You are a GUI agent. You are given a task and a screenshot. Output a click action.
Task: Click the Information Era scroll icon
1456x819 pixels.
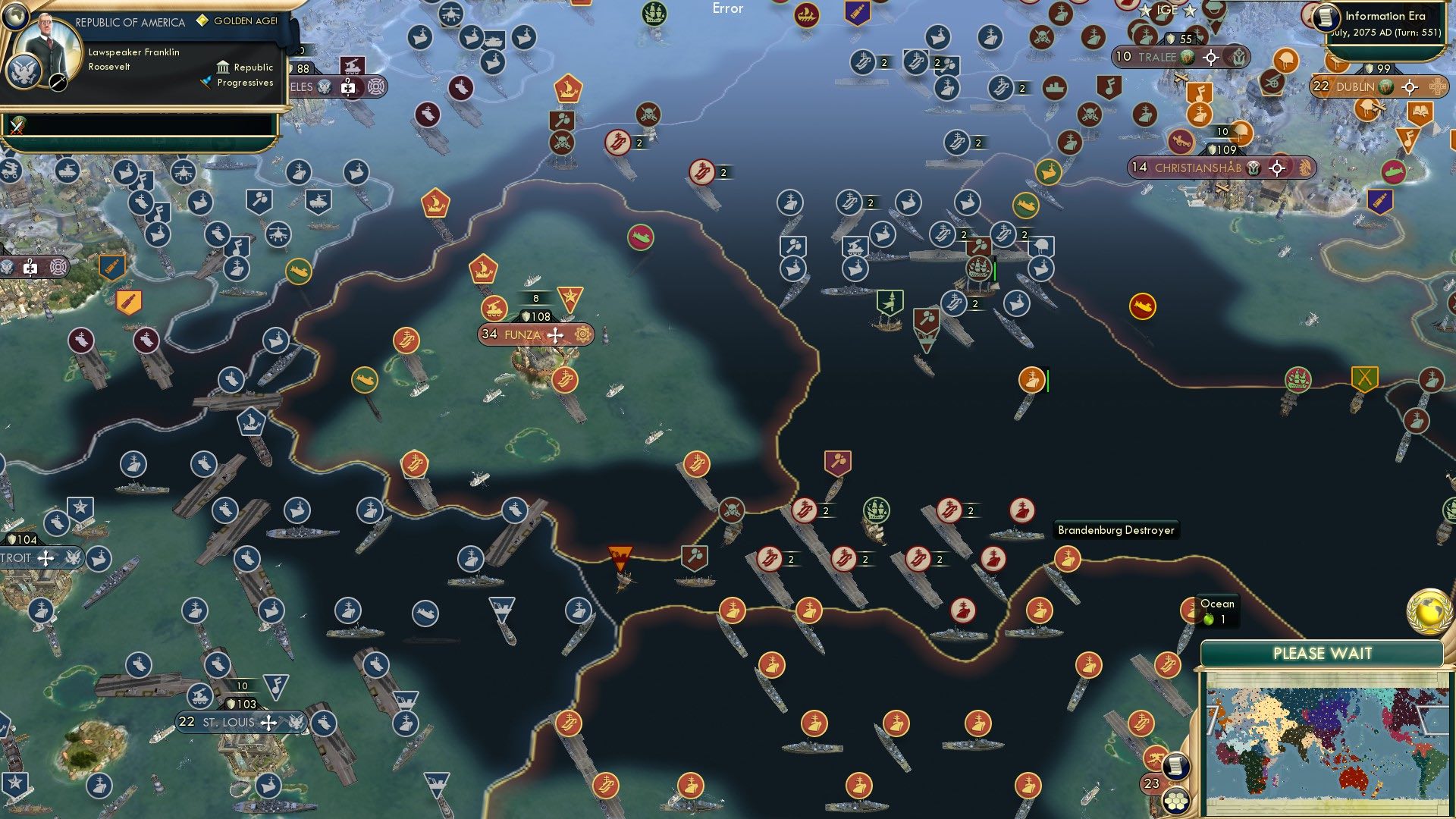(1326, 17)
